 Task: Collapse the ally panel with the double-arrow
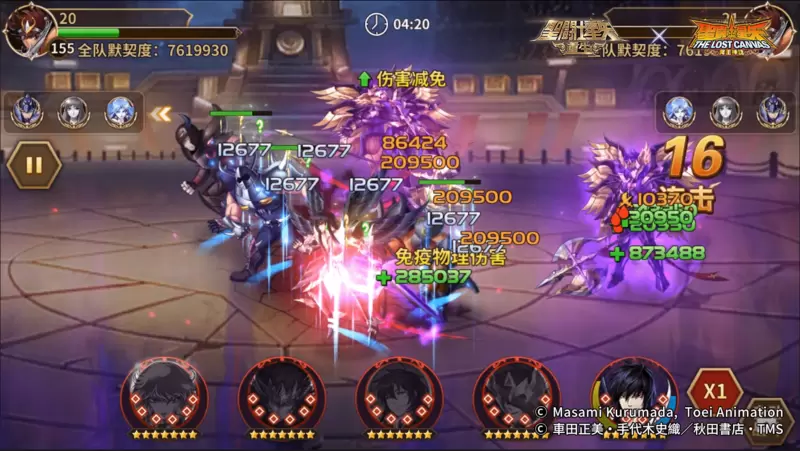click(160, 113)
